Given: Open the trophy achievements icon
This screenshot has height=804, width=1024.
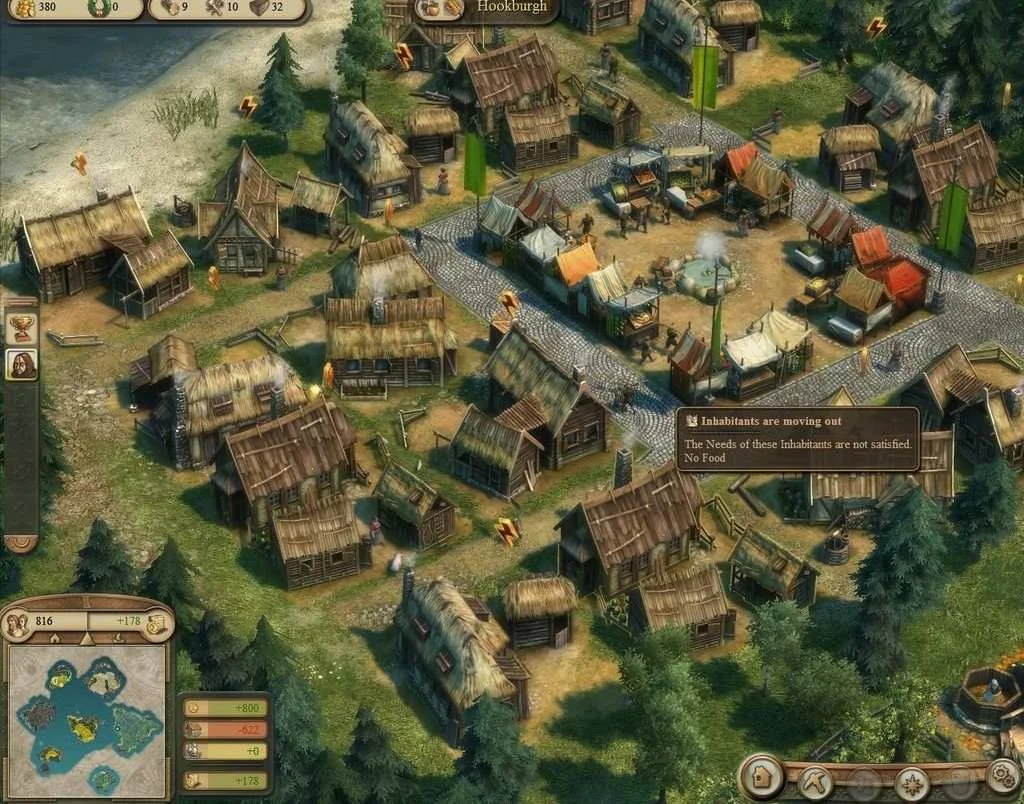Looking at the screenshot, I should [21, 327].
